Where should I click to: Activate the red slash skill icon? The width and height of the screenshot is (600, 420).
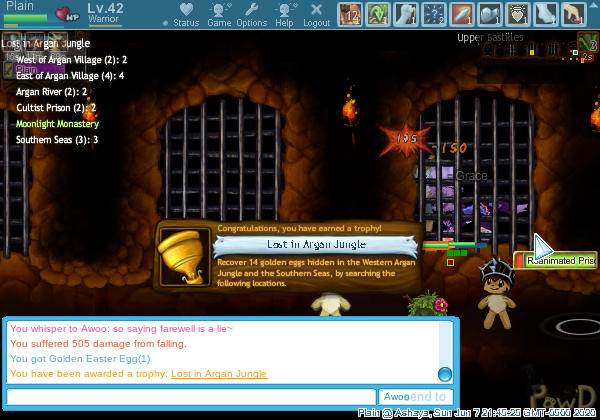pyautogui.click(x=463, y=14)
